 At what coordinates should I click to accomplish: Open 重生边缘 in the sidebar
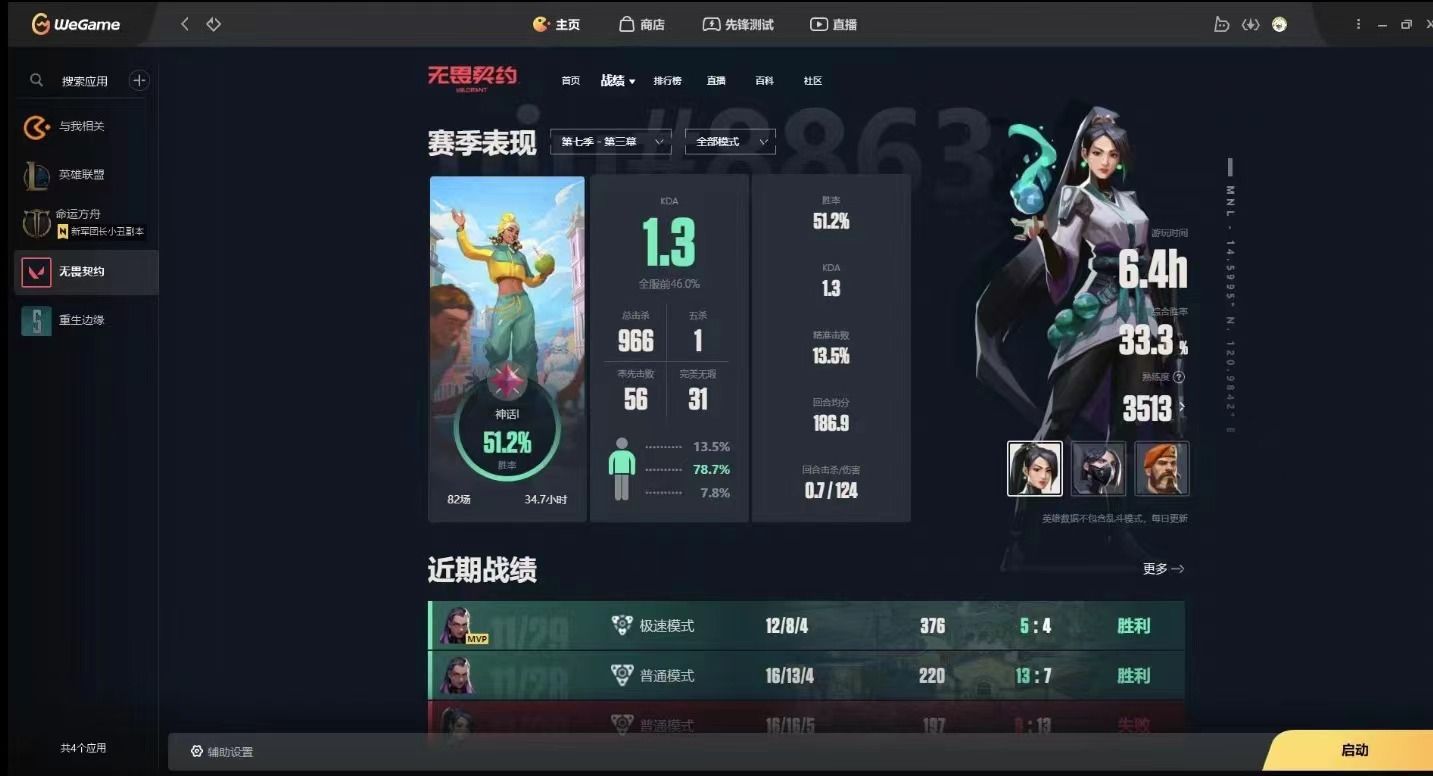[x=83, y=320]
